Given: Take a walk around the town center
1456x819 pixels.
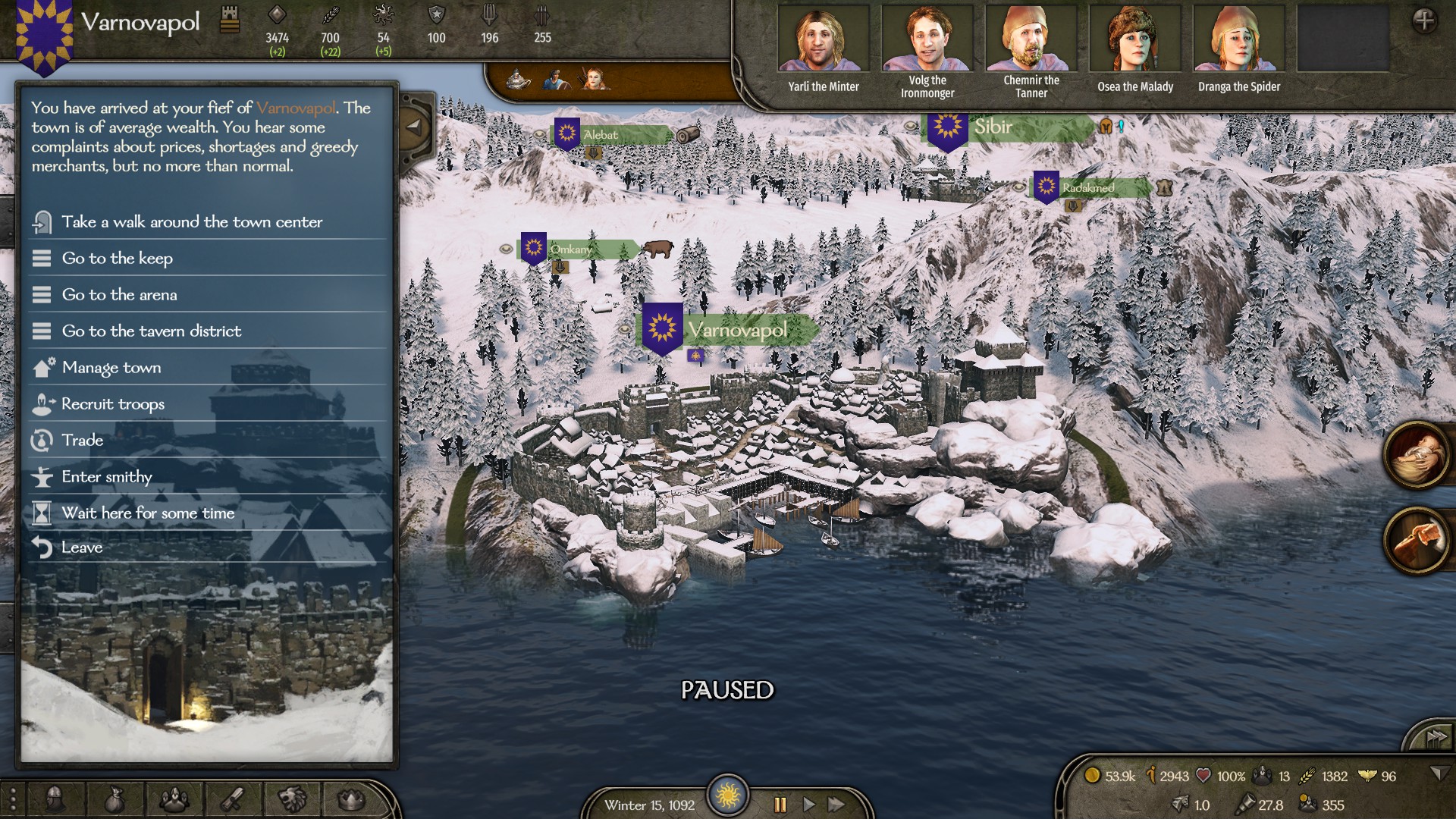Looking at the screenshot, I should [191, 222].
